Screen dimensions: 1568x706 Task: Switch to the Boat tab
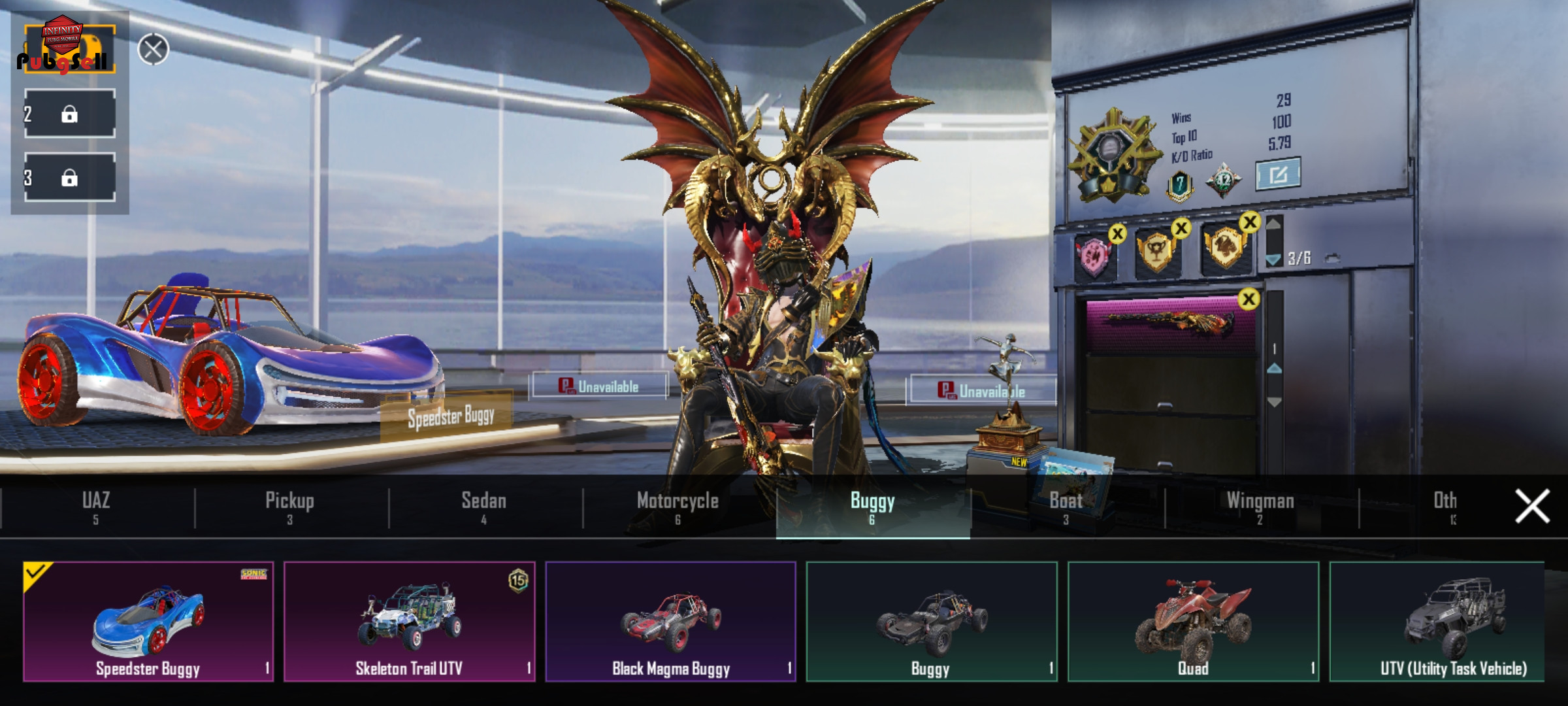(1066, 507)
